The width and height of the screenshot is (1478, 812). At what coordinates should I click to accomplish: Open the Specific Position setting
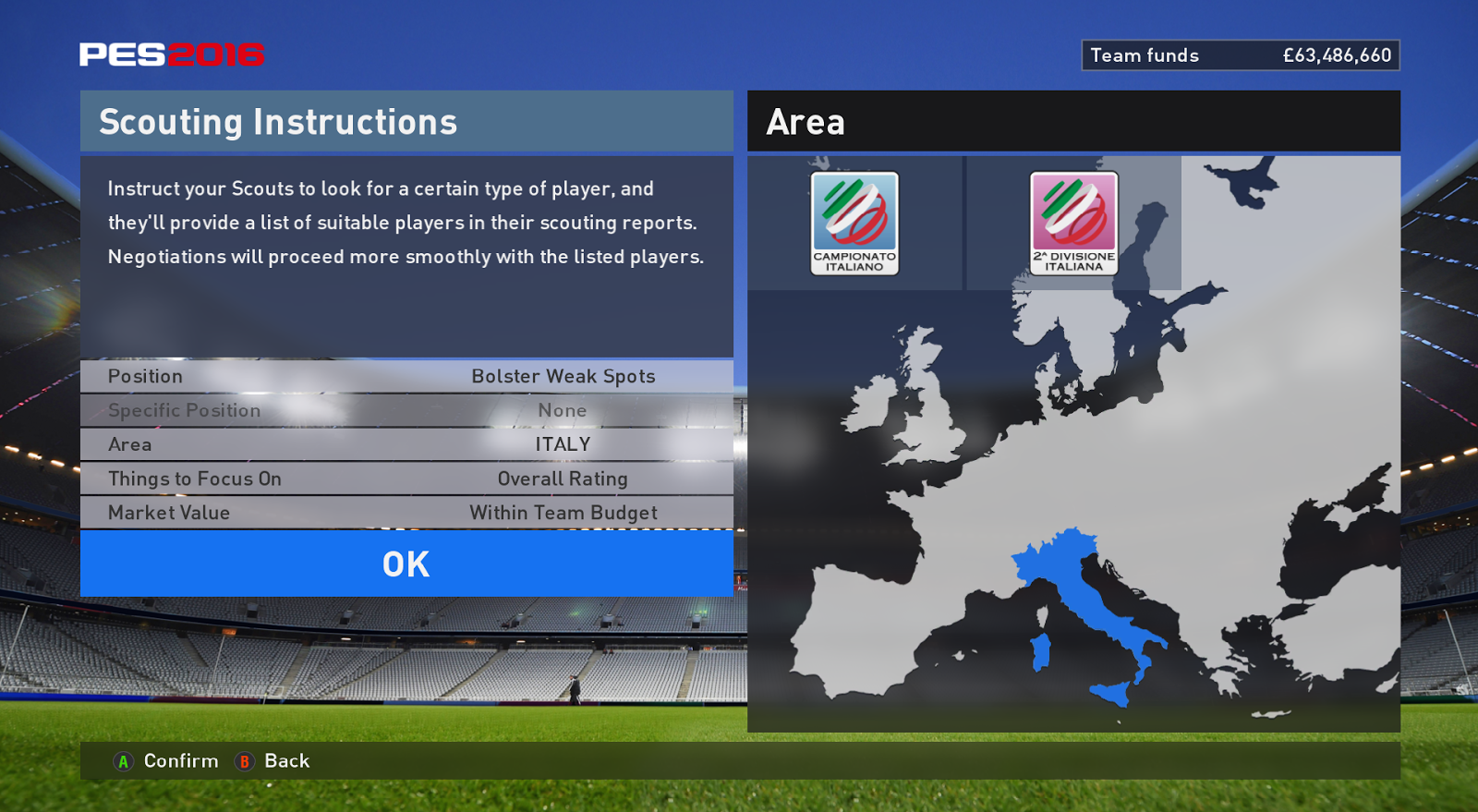pos(406,410)
